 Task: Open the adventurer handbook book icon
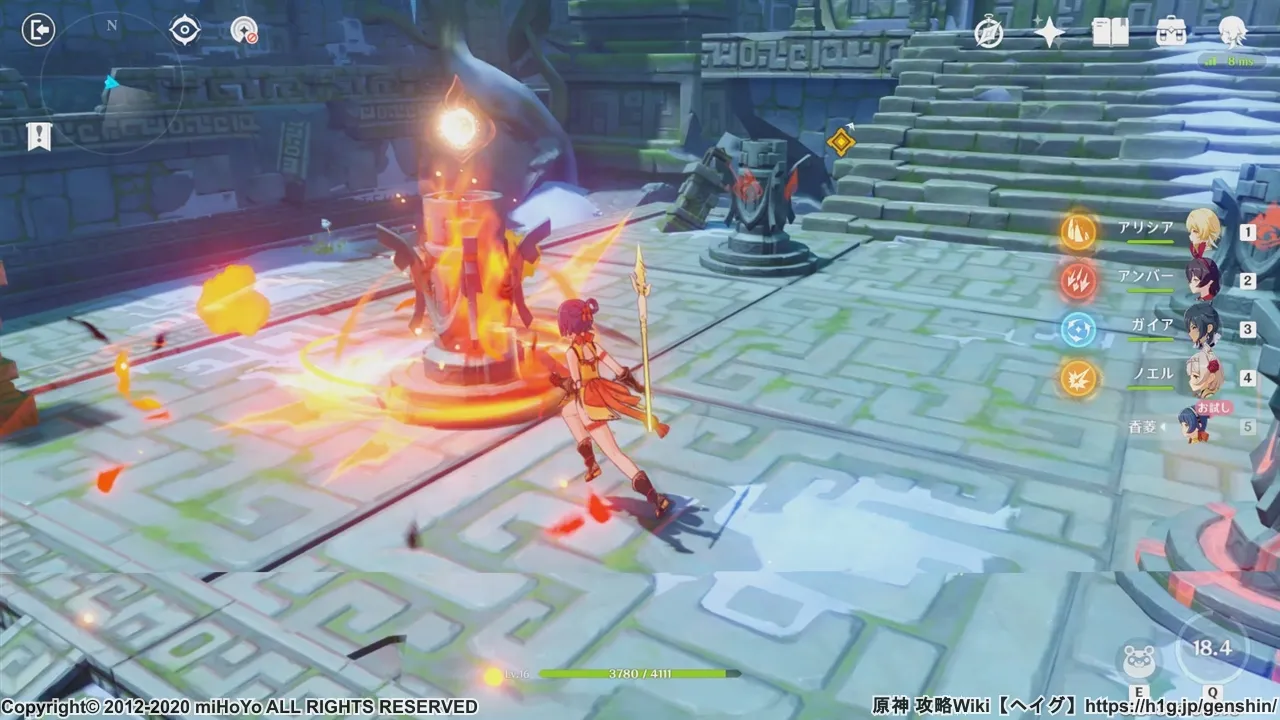point(1110,33)
